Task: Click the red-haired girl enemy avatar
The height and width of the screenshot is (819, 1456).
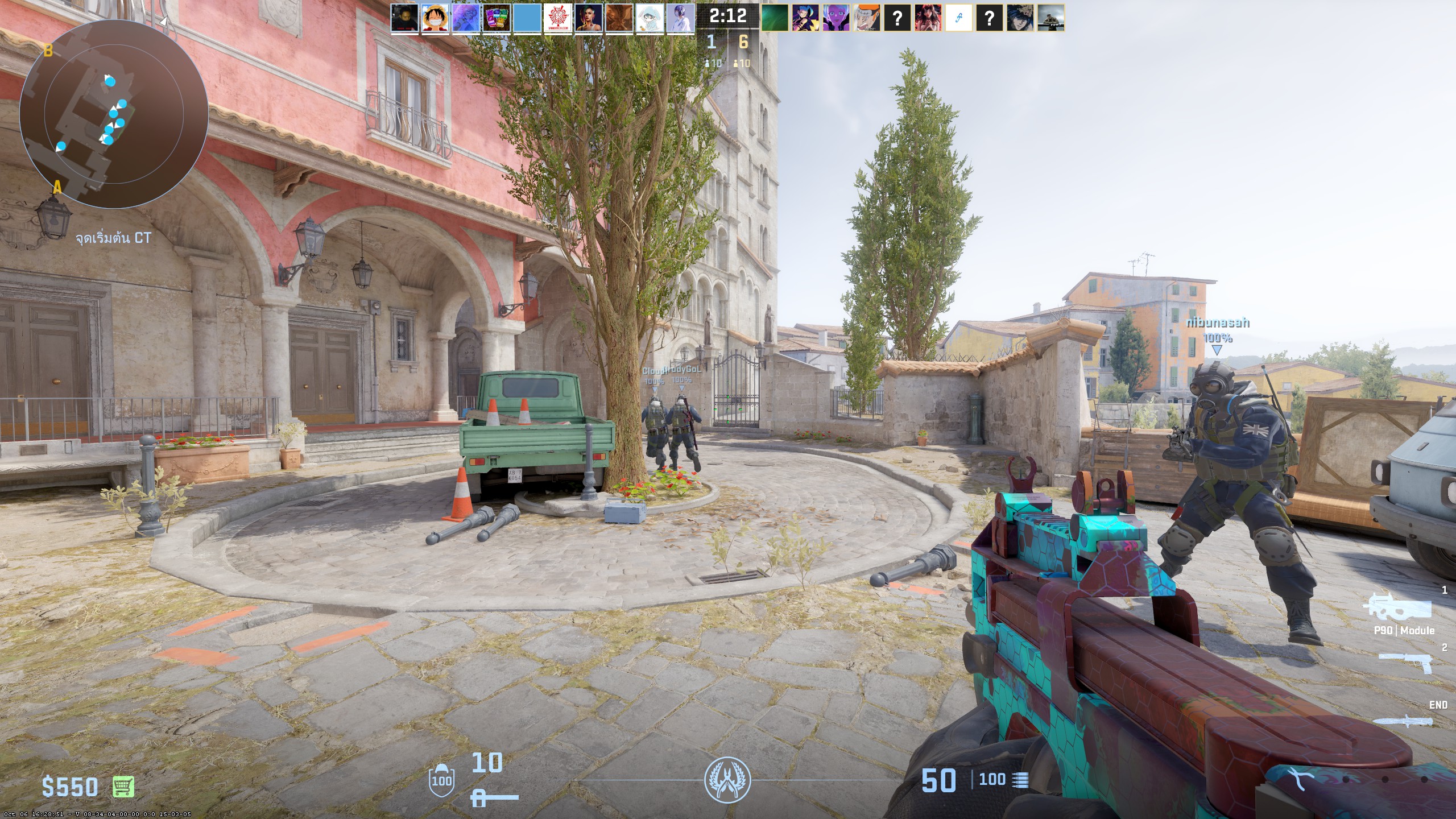Action: pyautogui.click(x=928, y=18)
